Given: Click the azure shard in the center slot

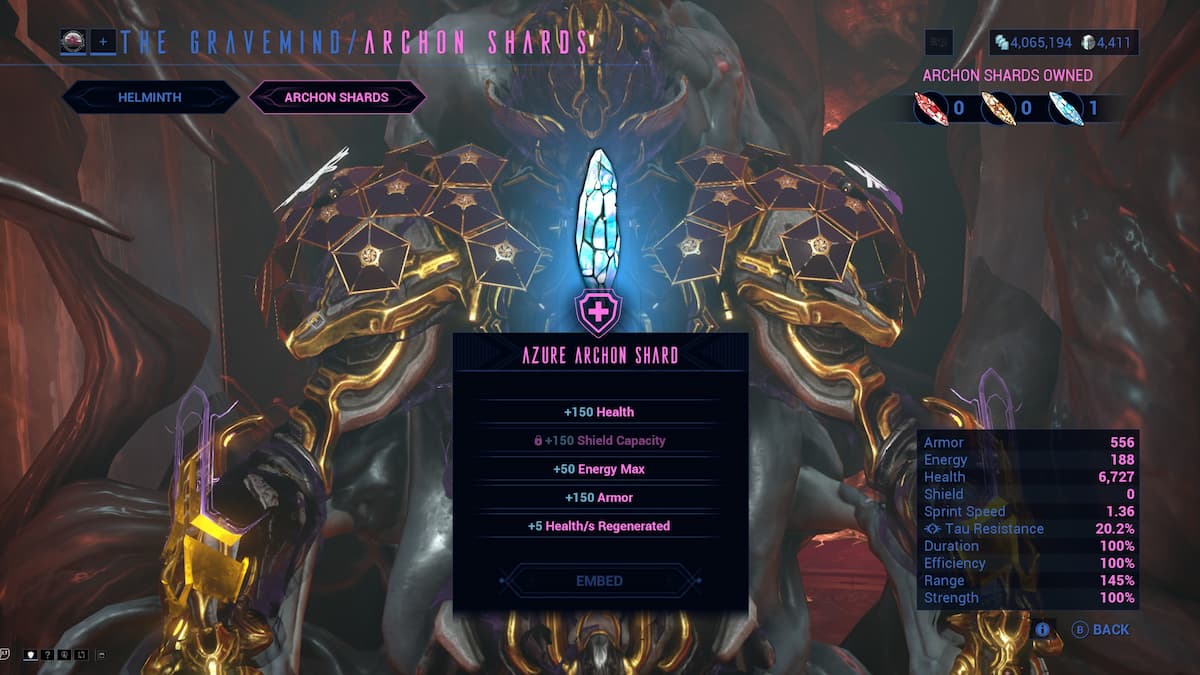Looking at the screenshot, I should 599,215.
